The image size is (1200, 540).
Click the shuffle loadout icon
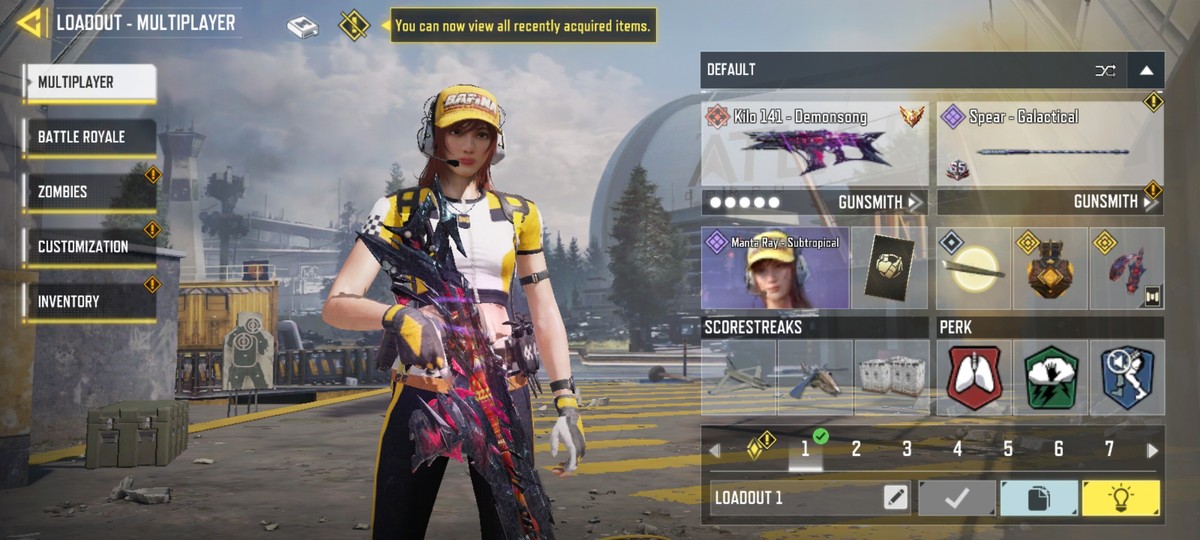[1105, 70]
